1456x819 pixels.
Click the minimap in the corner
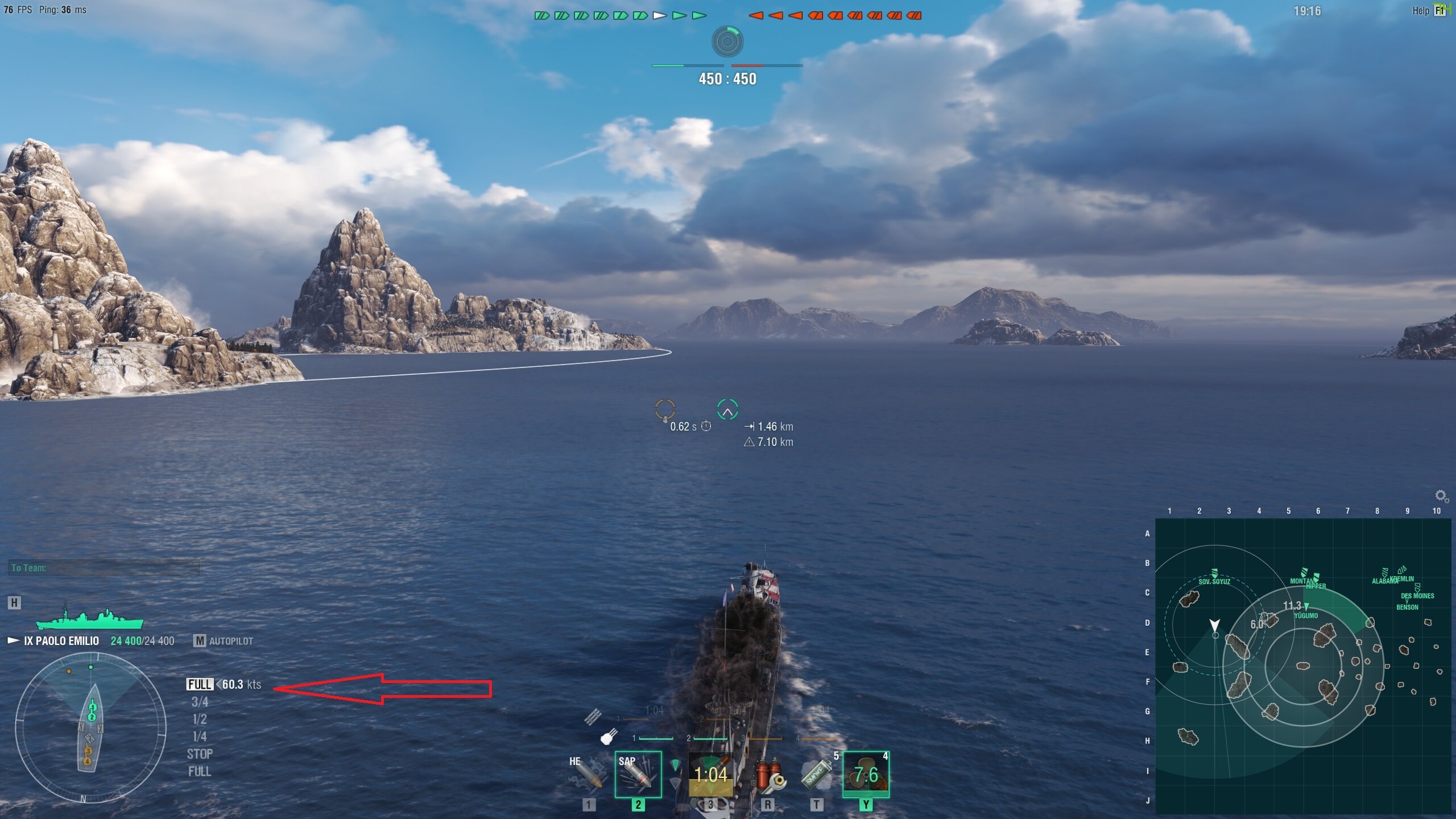[x=1302, y=665]
